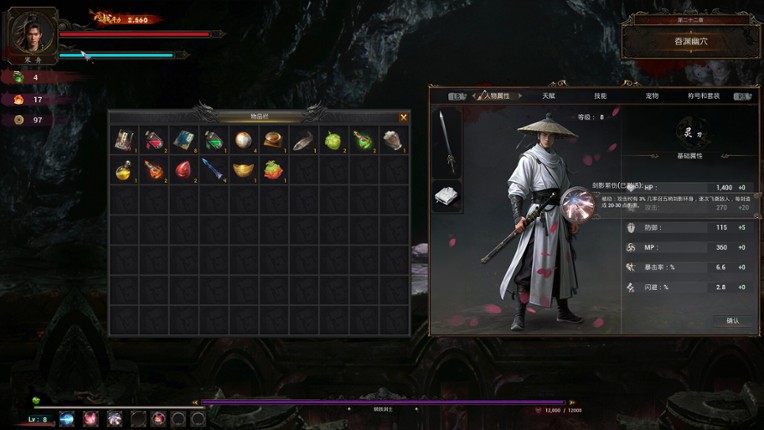Choose the gray feather item
This screenshot has height=430, width=764.
303,140
